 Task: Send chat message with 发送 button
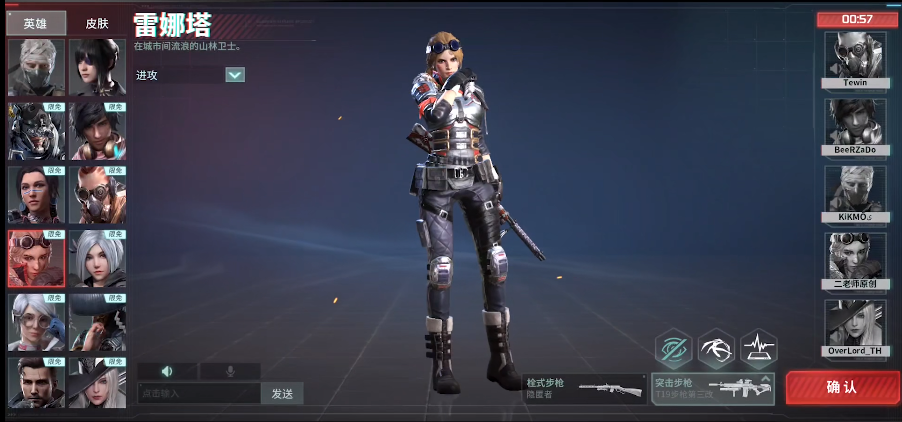point(282,393)
